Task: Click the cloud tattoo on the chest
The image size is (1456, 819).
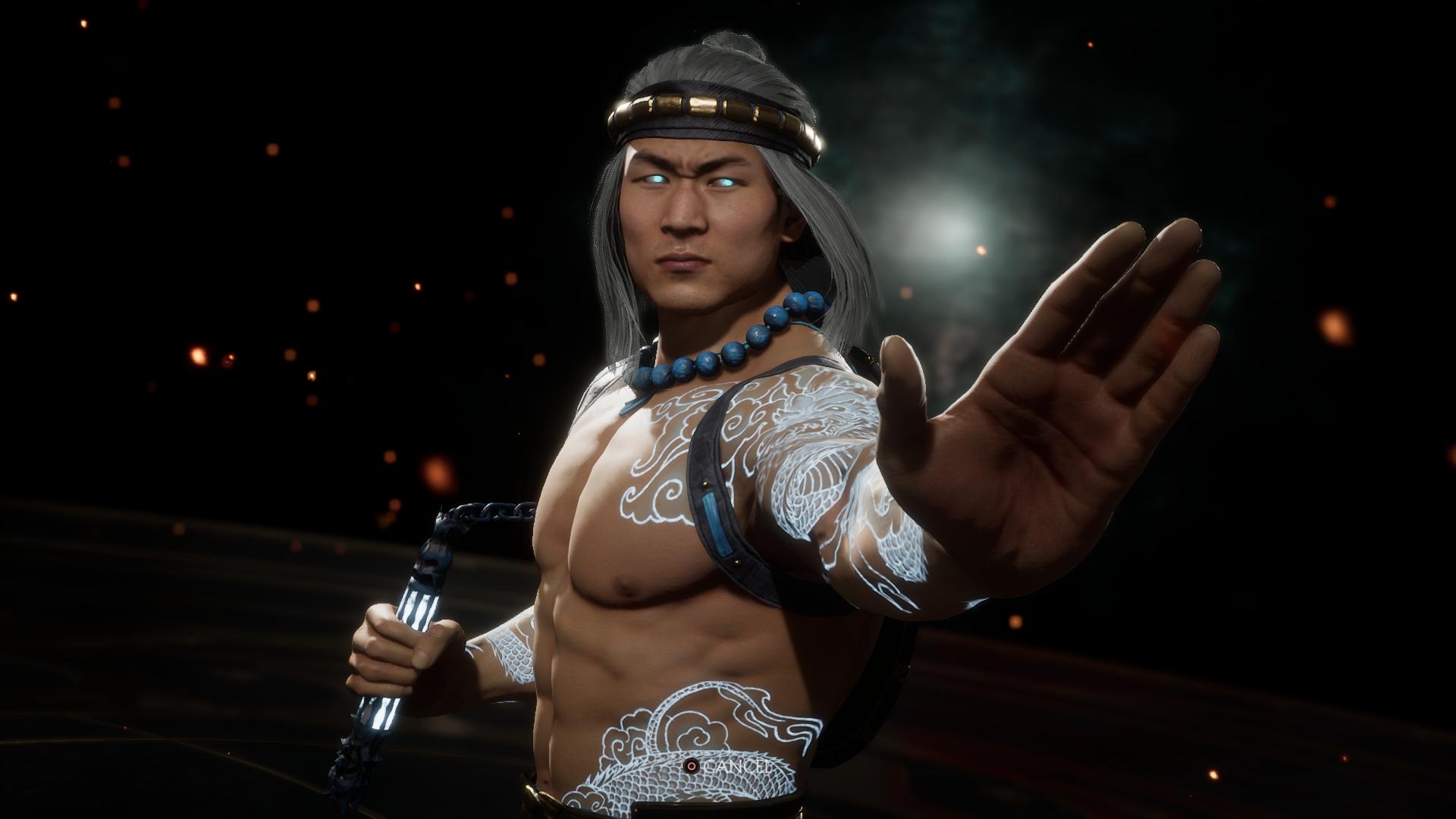Action: tap(667, 463)
